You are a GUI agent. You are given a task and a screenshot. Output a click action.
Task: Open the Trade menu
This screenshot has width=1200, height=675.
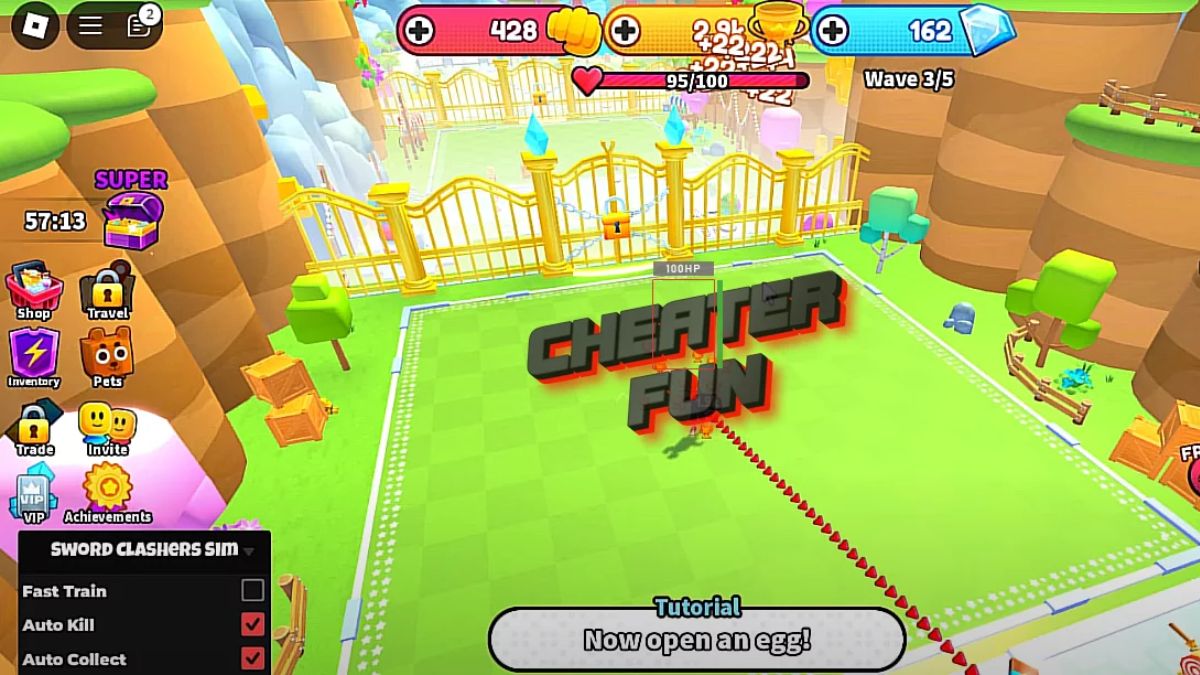click(x=34, y=427)
